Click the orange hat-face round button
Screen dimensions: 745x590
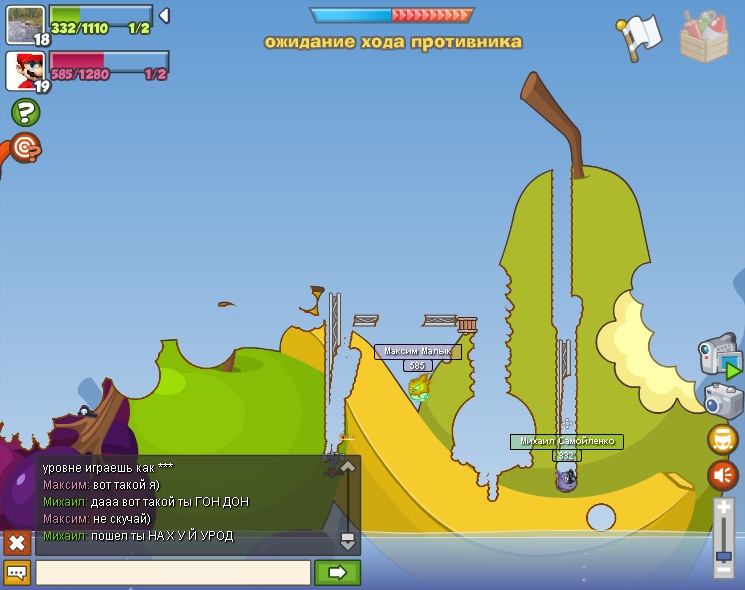722,439
